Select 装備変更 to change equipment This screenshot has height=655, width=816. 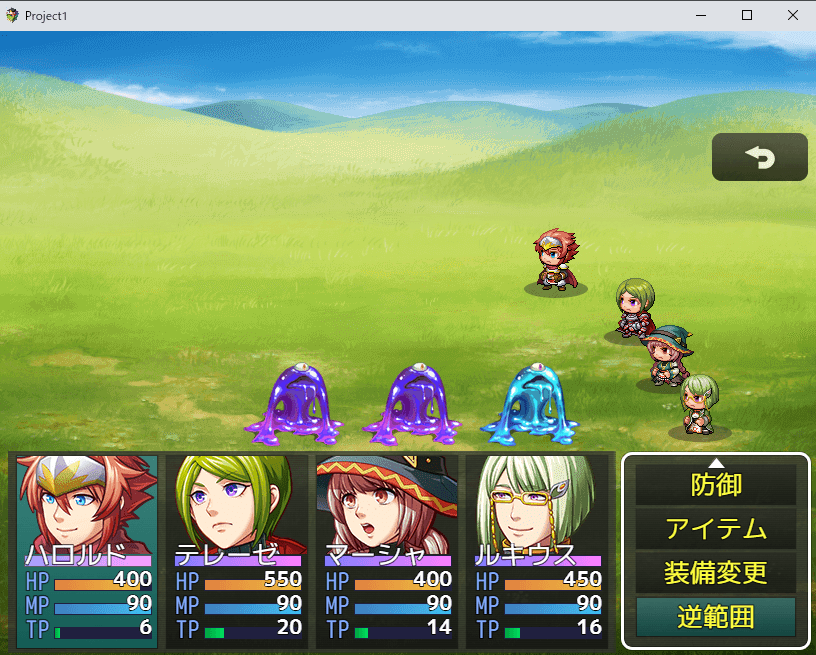coord(716,573)
